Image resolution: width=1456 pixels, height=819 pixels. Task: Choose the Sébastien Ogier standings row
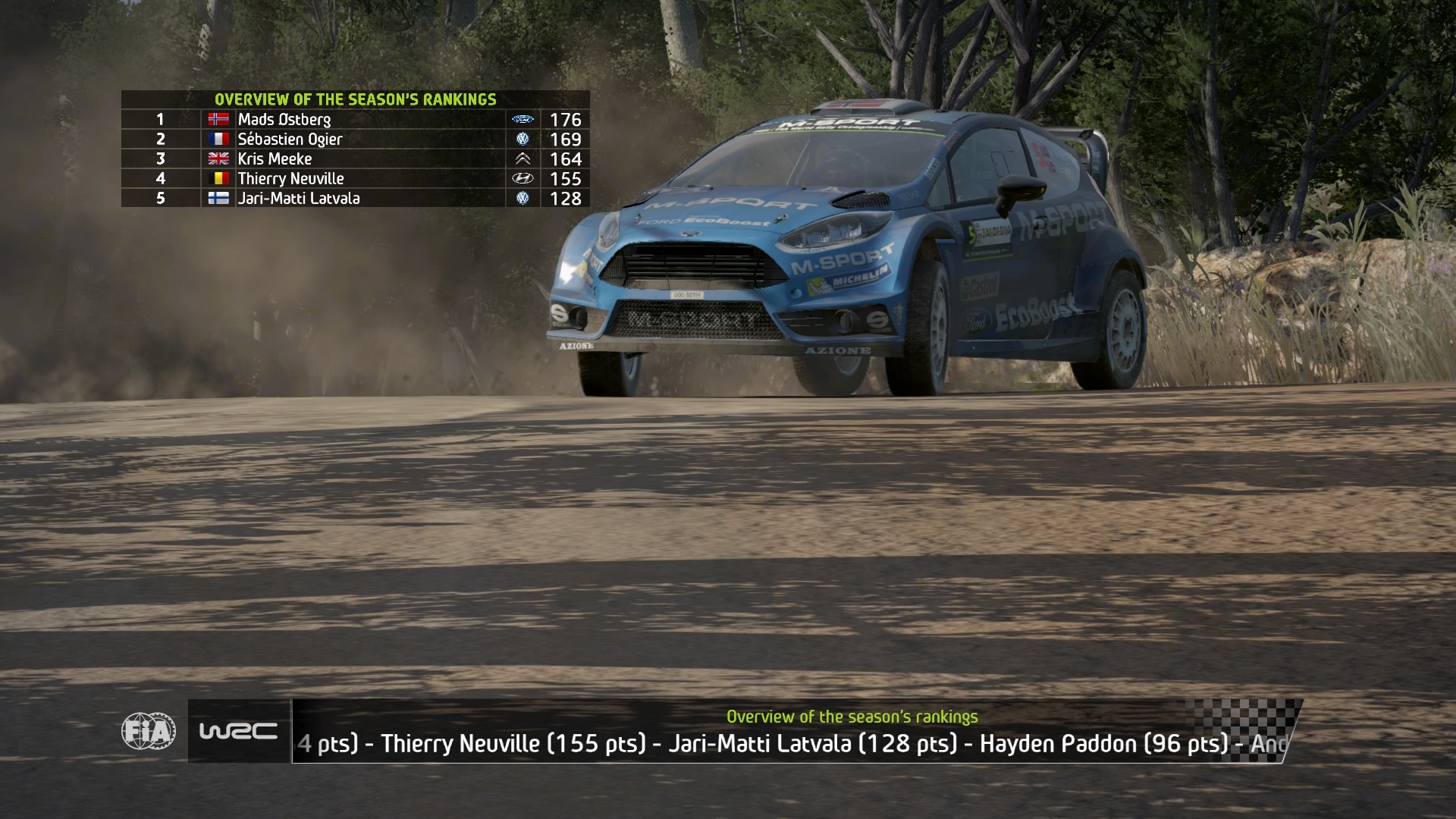(x=355, y=139)
